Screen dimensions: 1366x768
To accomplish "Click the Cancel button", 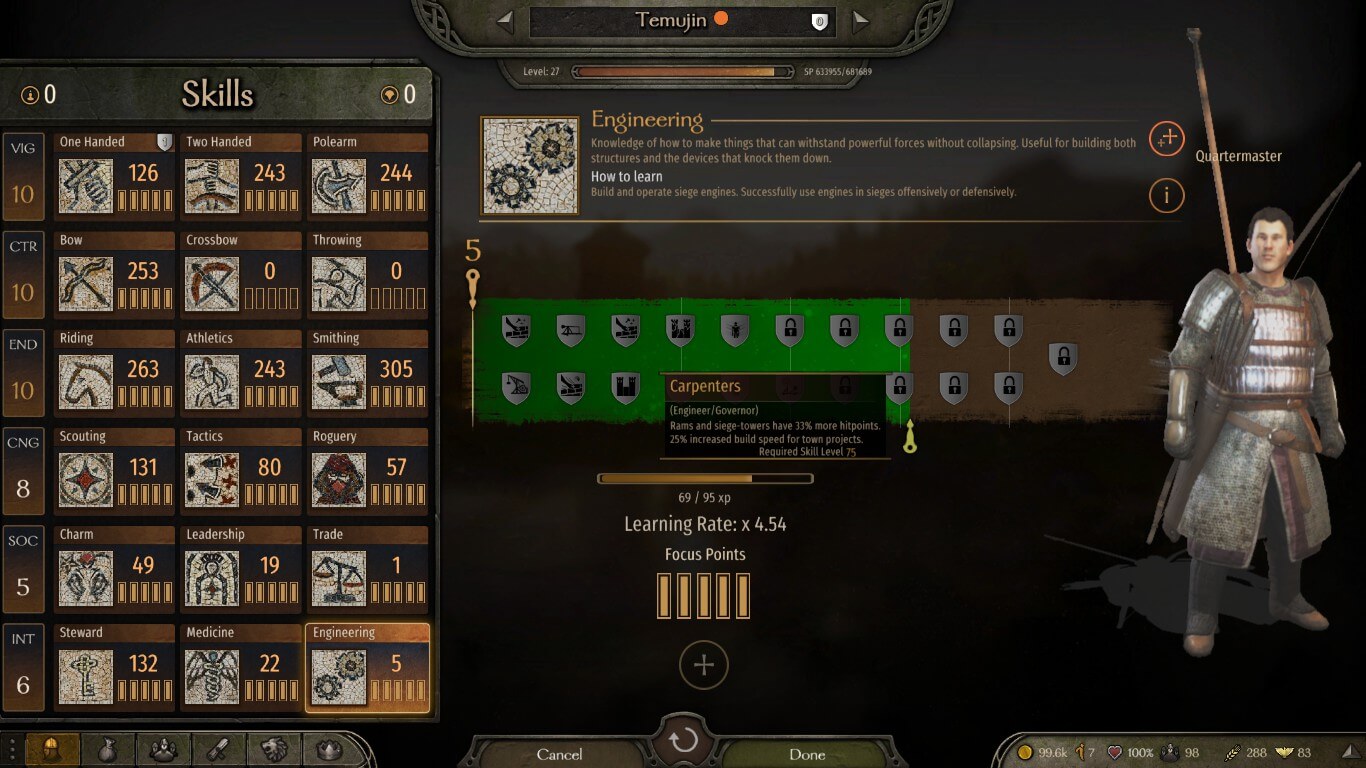I will [x=561, y=754].
